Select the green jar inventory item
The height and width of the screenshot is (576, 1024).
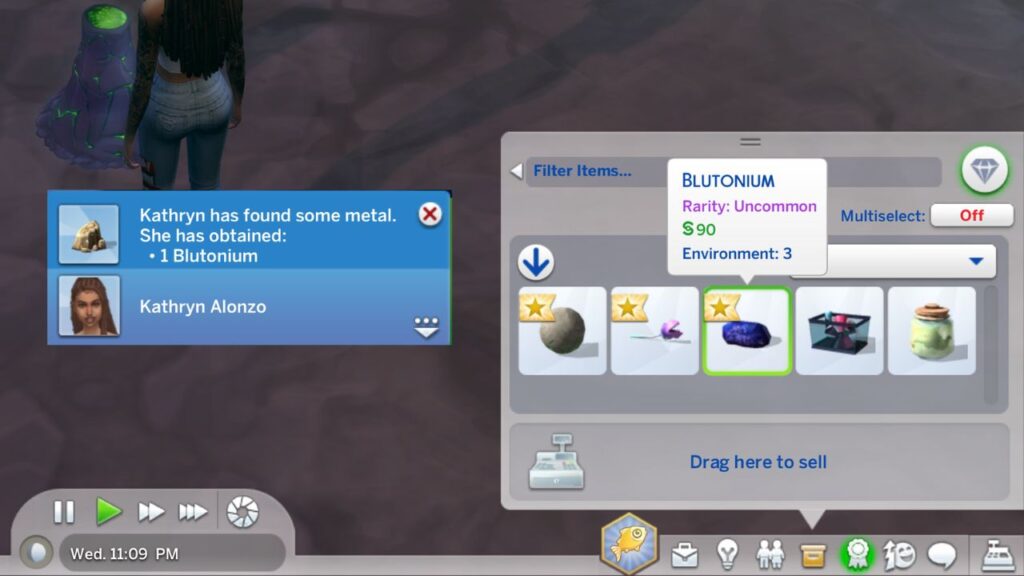click(931, 331)
